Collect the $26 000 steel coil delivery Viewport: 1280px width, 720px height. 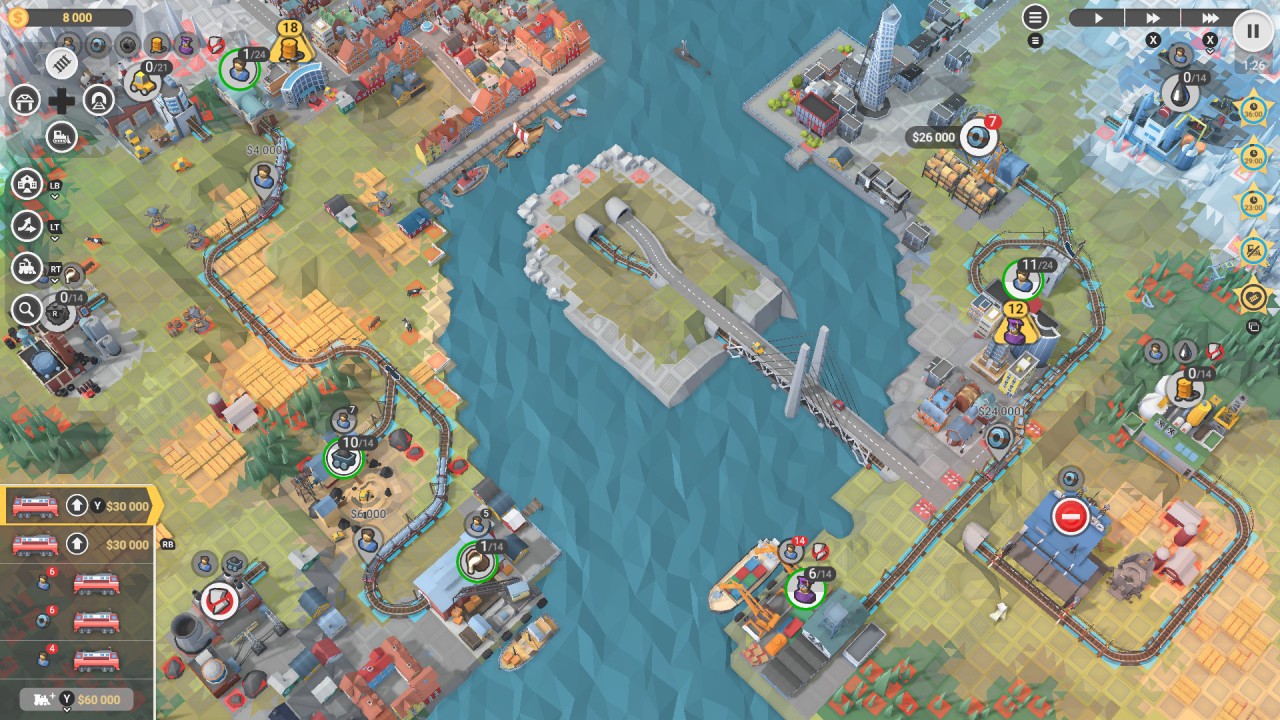click(977, 137)
